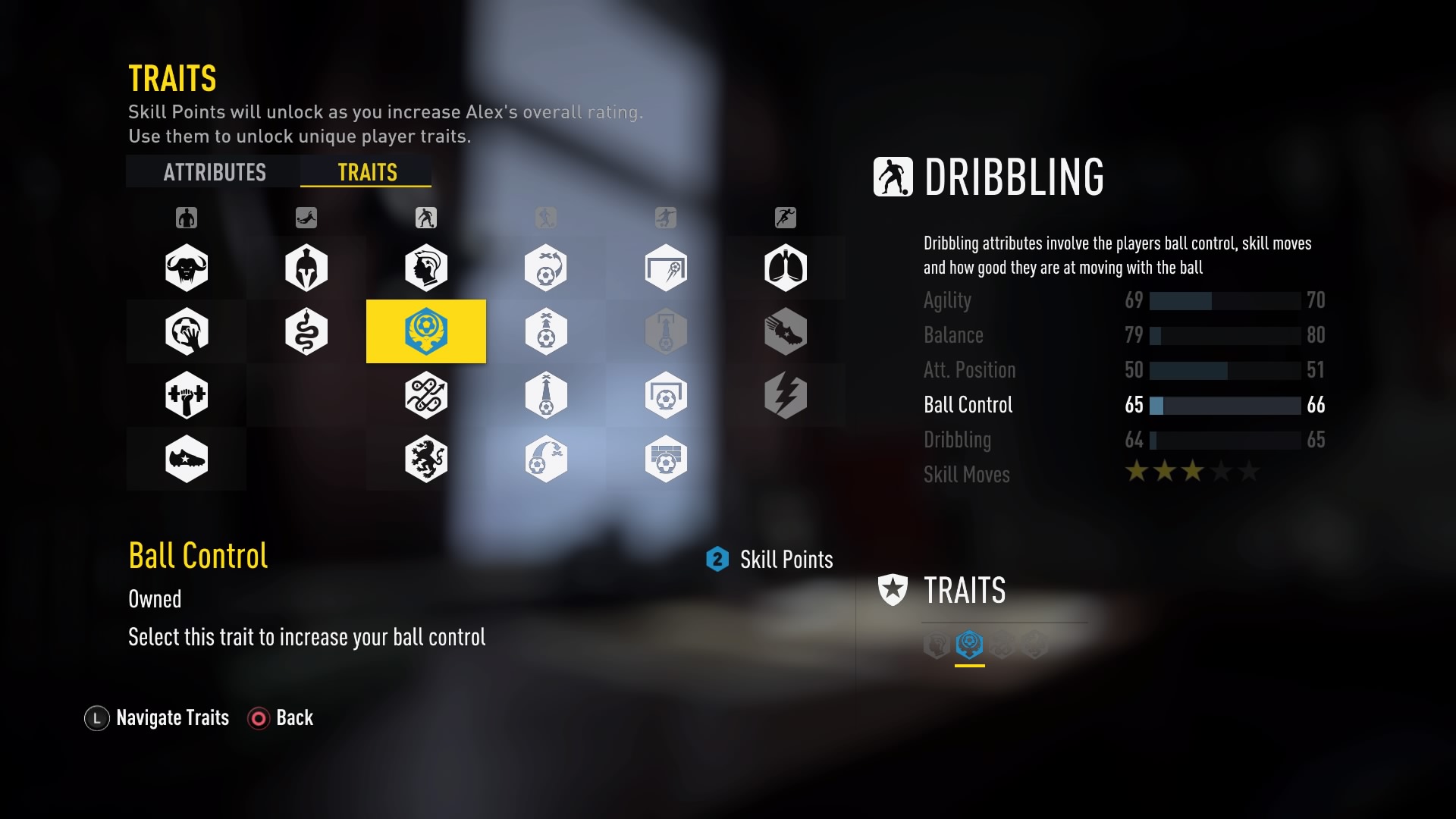The height and width of the screenshot is (819, 1456).
Task: Select the Traits tab
Action: (x=367, y=172)
